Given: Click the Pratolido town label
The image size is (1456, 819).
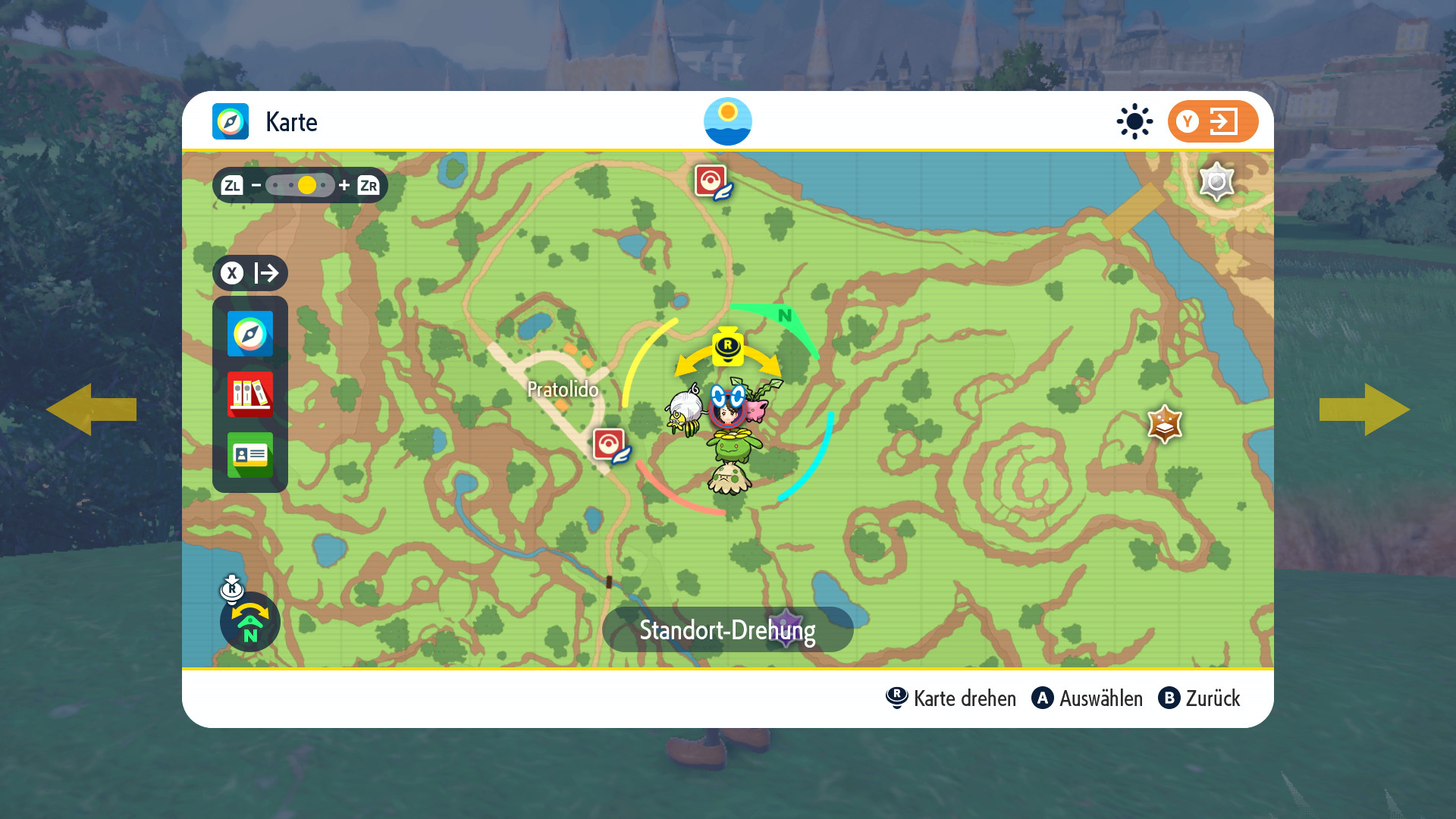Looking at the screenshot, I should pos(563,390).
